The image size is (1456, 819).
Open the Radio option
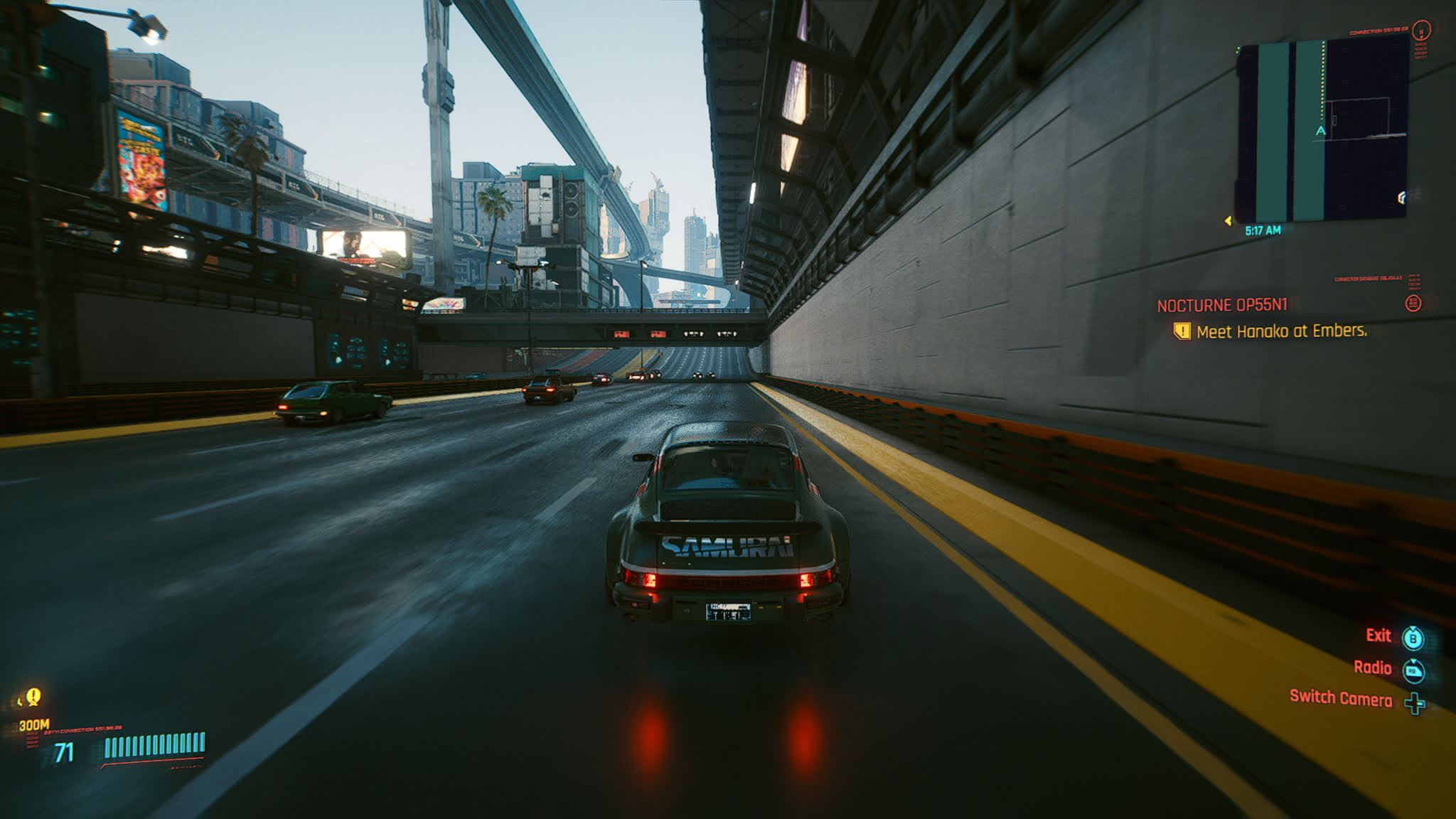click(1372, 668)
